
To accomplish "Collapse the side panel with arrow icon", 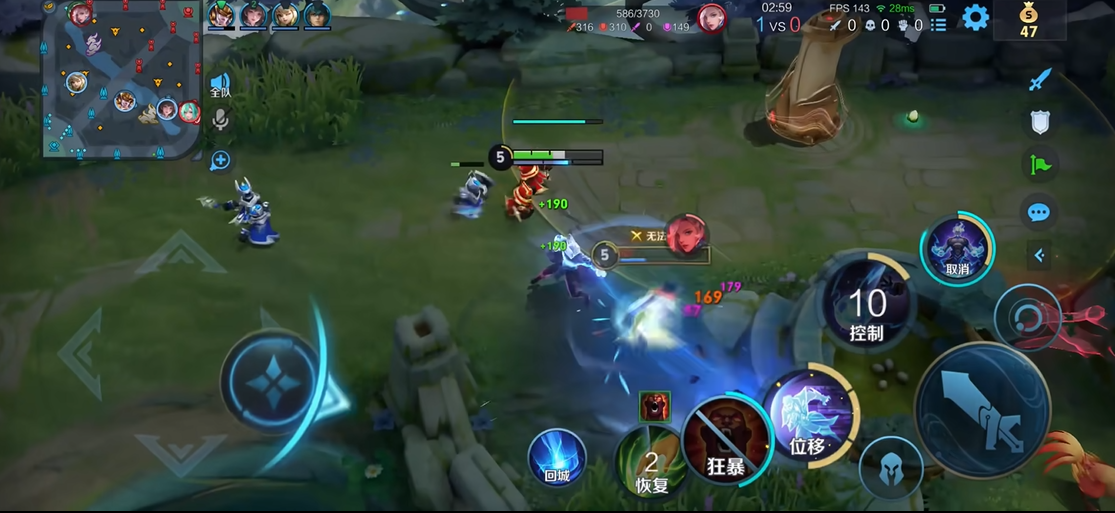I will pyautogui.click(x=1039, y=256).
